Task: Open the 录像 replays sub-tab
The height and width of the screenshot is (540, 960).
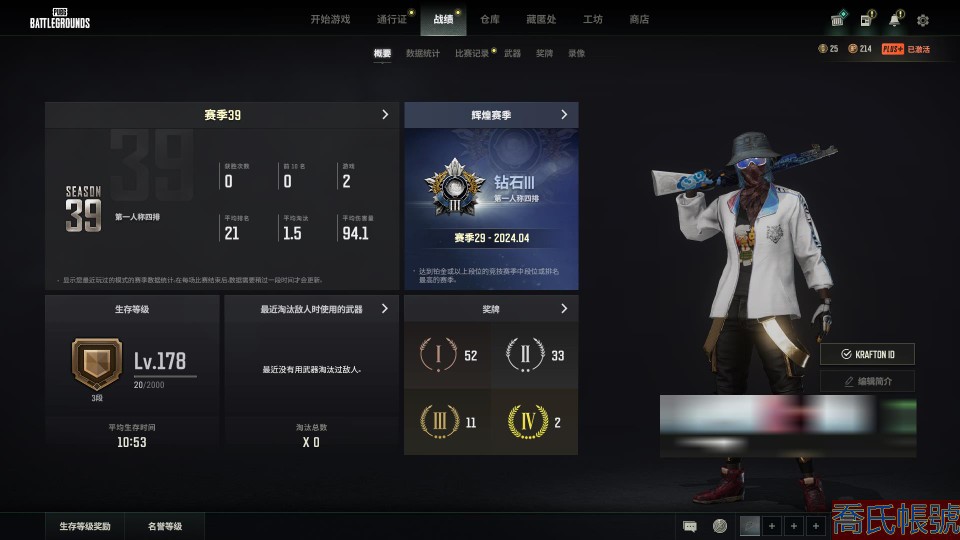Action: click(576, 53)
